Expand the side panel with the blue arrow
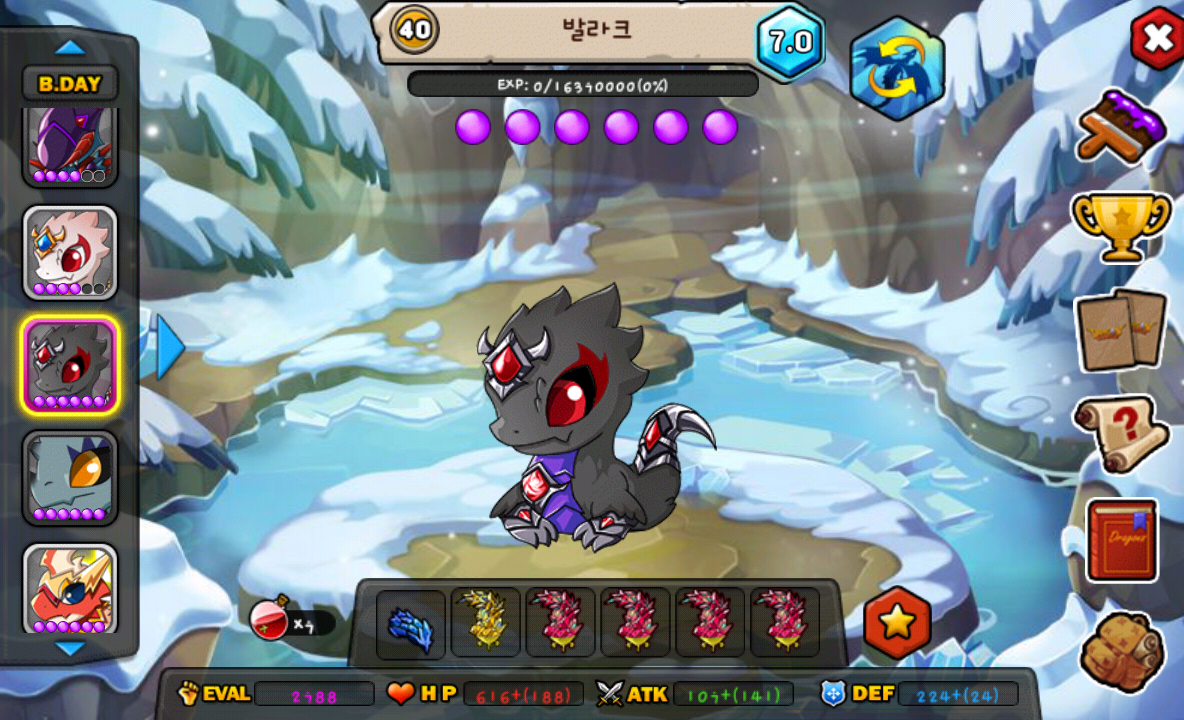Image resolution: width=1184 pixels, height=720 pixels. click(168, 346)
